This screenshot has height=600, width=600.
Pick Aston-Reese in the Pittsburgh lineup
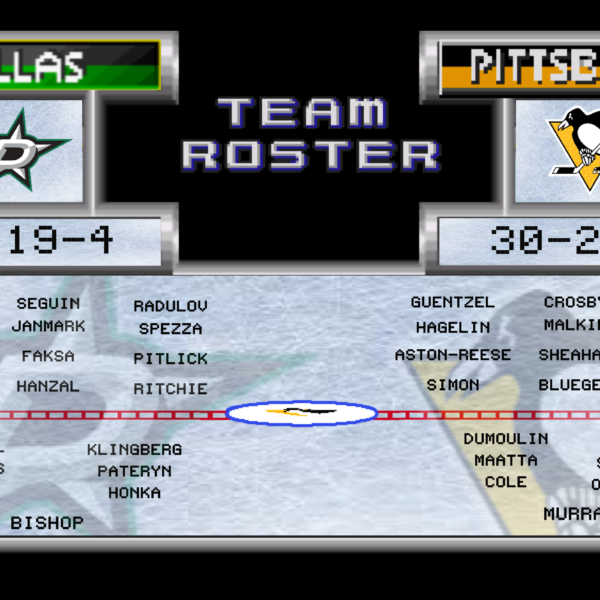tap(452, 355)
